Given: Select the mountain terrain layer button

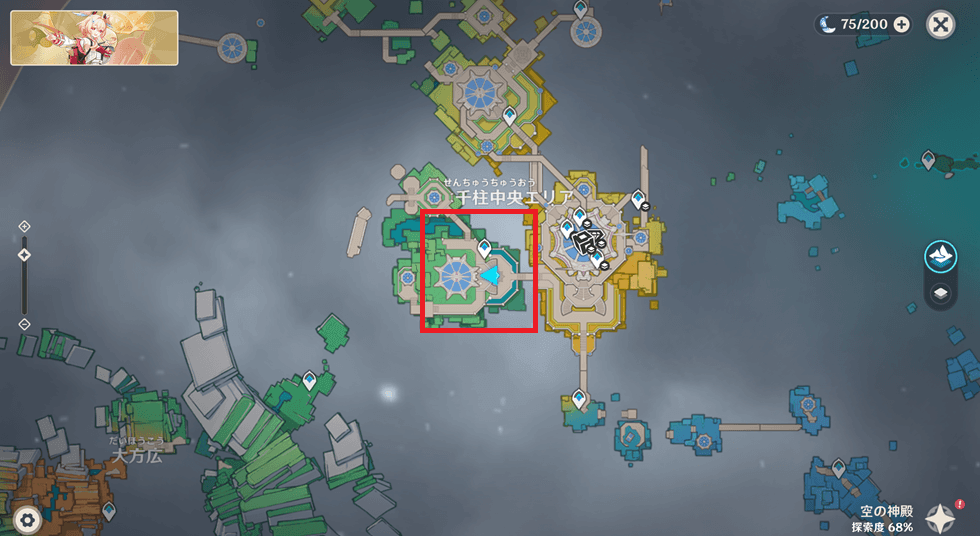Looking at the screenshot, I should coord(941,256).
